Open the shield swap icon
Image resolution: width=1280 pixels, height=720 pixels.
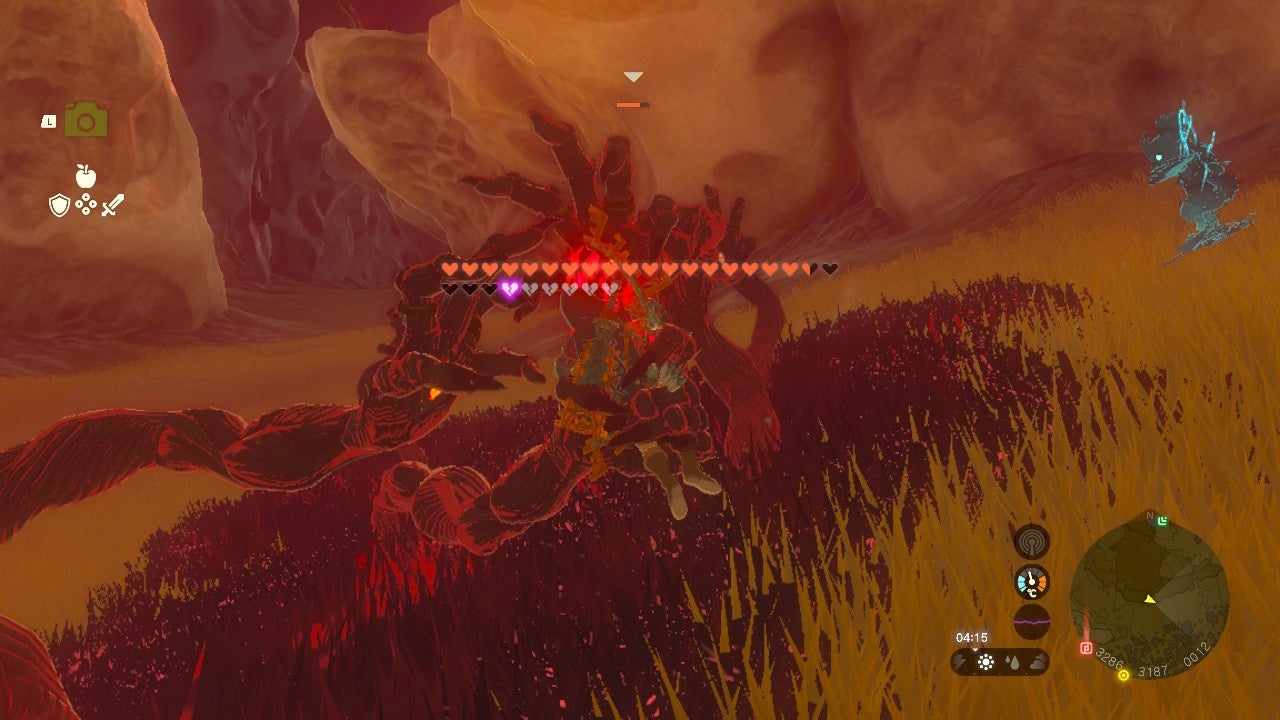[59, 205]
